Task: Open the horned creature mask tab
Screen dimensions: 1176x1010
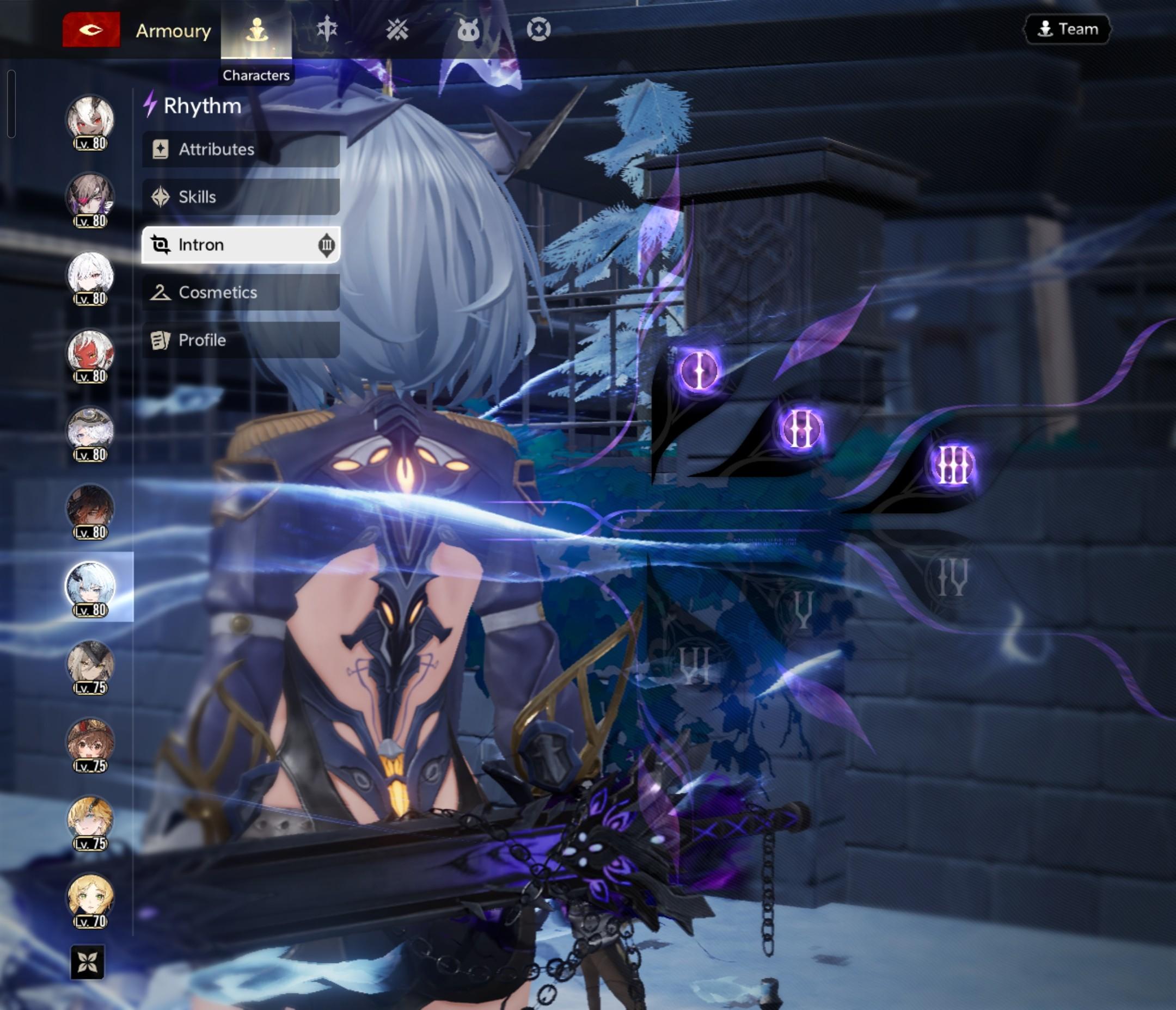Action: pyautogui.click(x=468, y=29)
